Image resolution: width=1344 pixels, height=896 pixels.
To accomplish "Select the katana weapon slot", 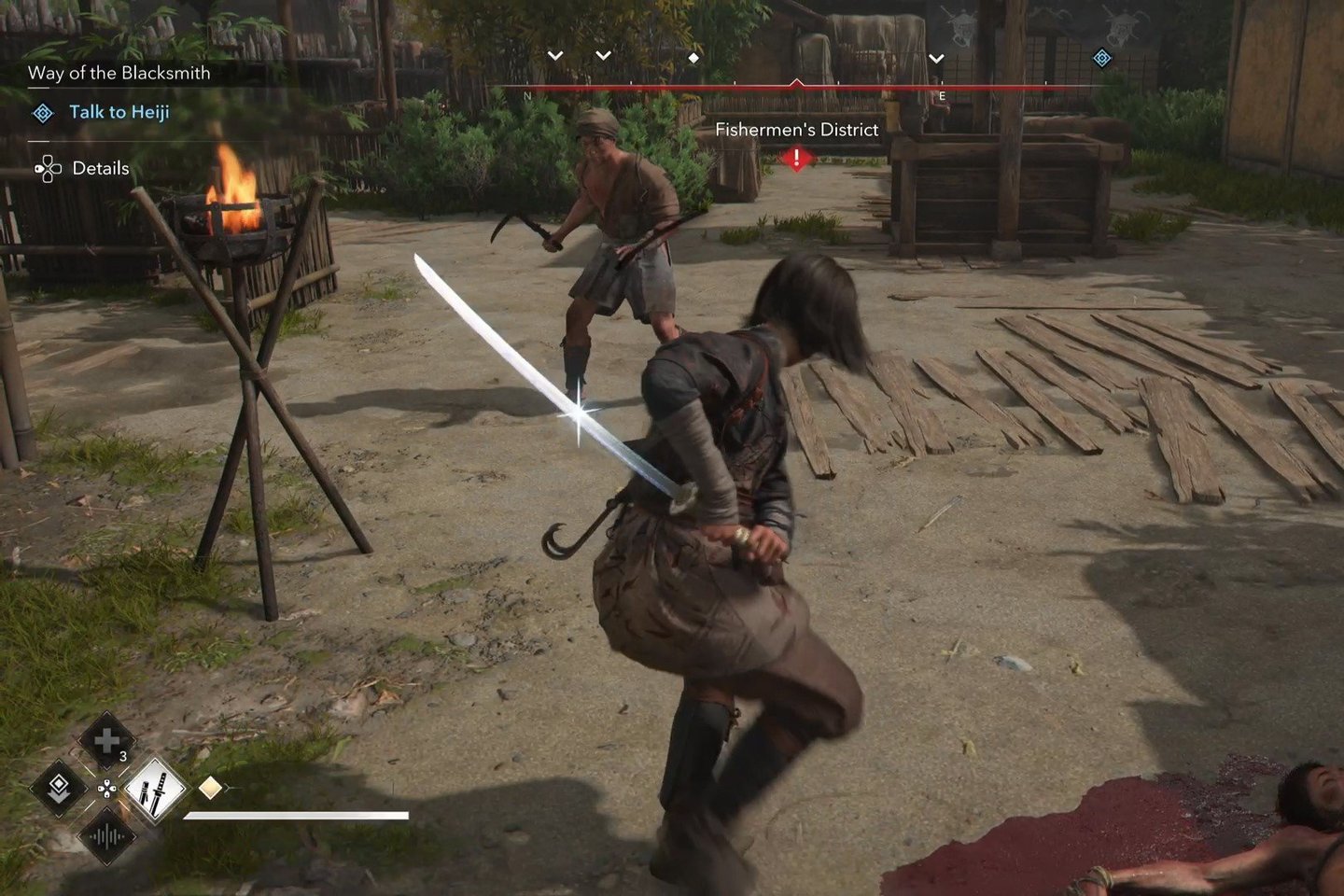I will [154, 788].
